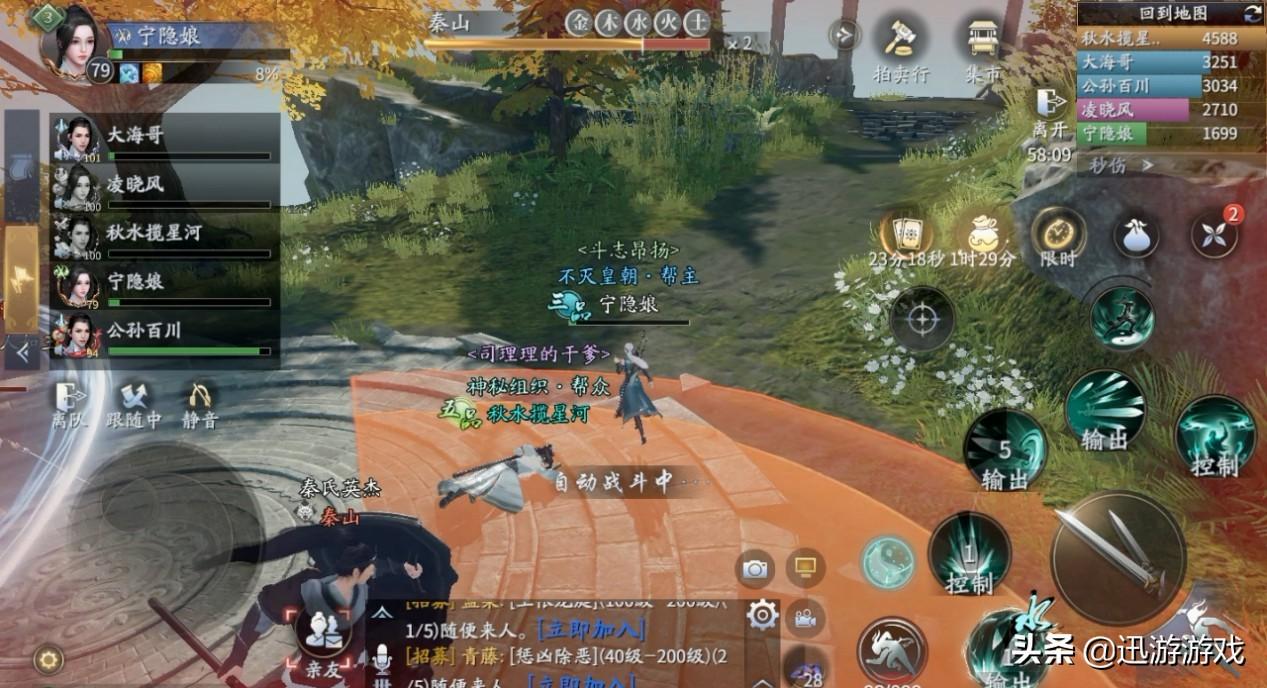Toggle the 静音 mute button

(200, 404)
